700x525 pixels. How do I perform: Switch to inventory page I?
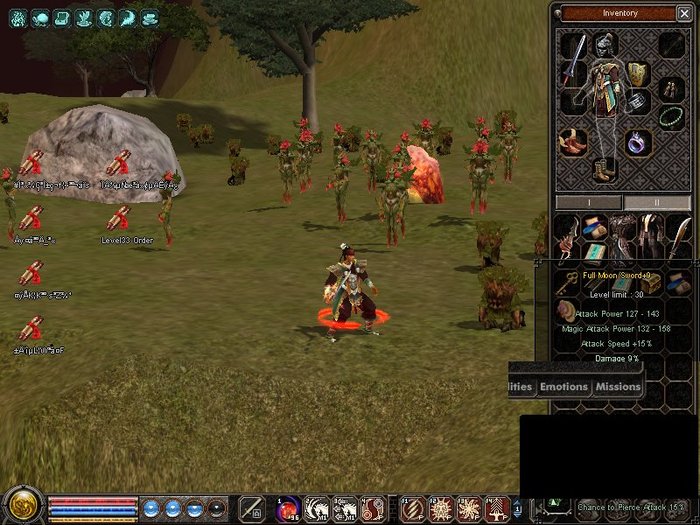tap(588, 202)
